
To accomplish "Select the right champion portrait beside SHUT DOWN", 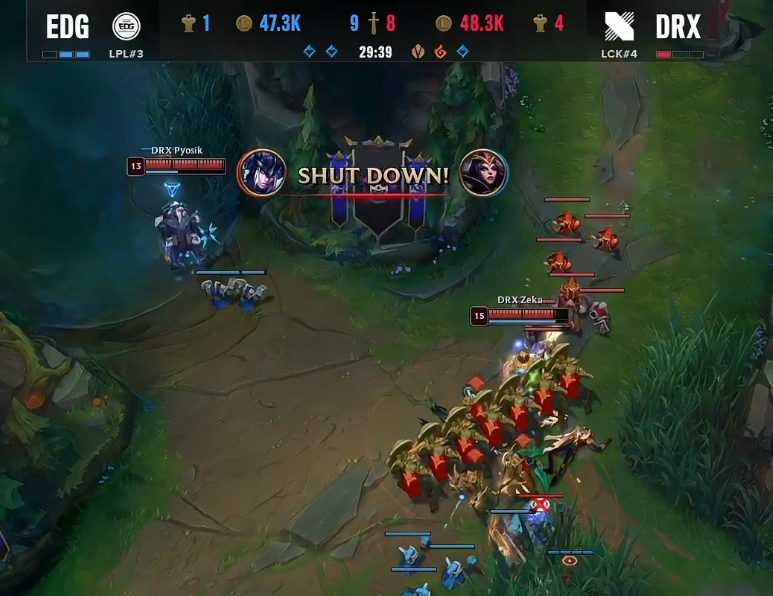I will [x=483, y=173].
